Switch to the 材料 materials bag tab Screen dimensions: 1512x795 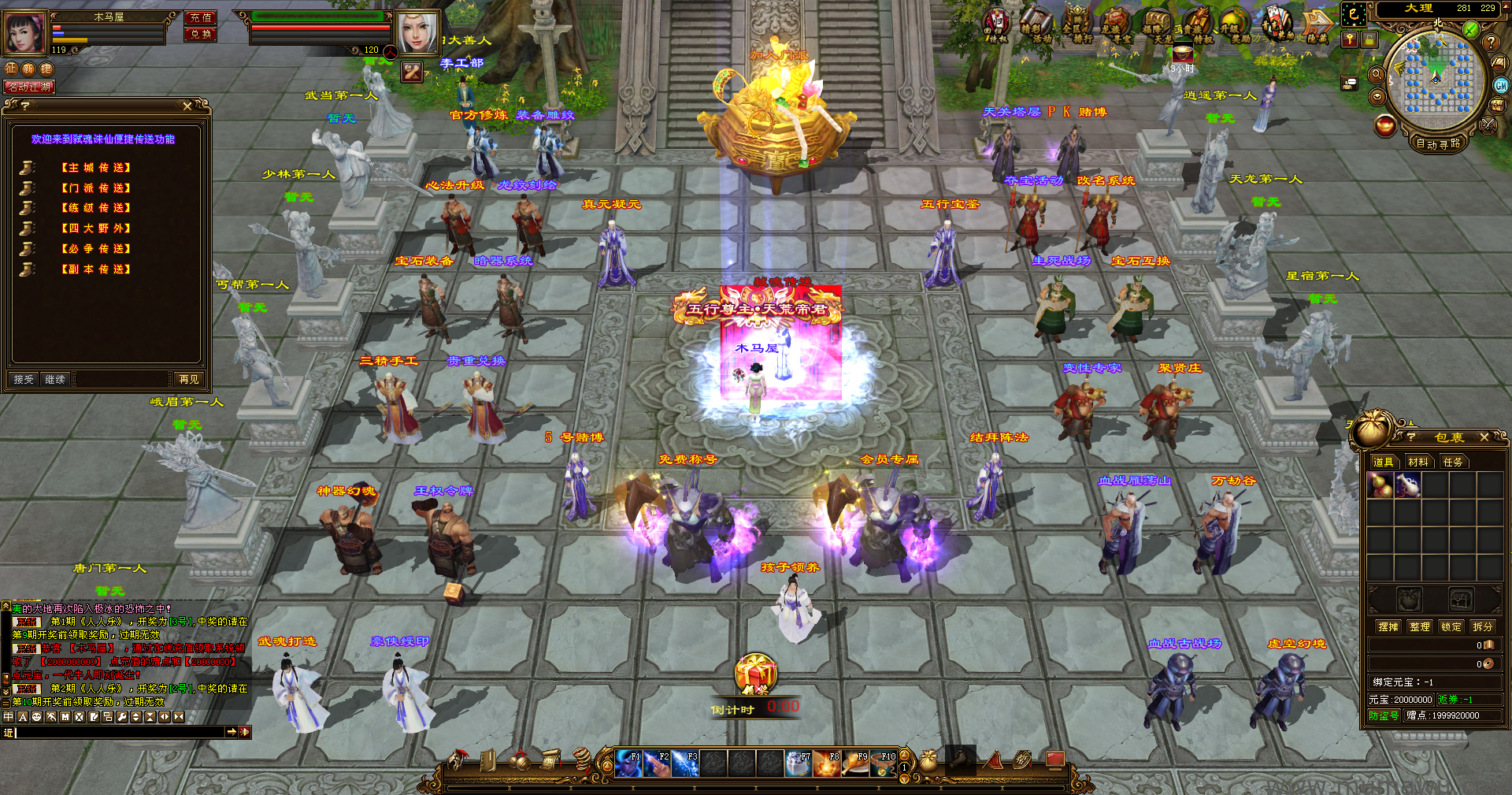click(x=1418, y=462)
